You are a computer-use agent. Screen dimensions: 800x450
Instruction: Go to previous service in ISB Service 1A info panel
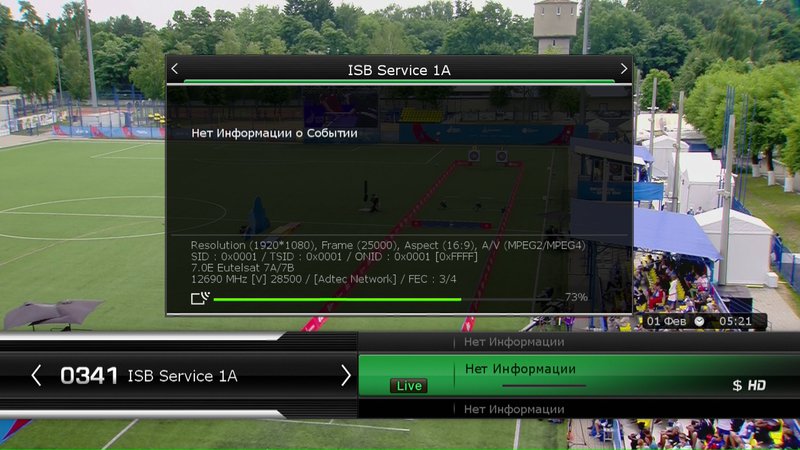(175, 69)
